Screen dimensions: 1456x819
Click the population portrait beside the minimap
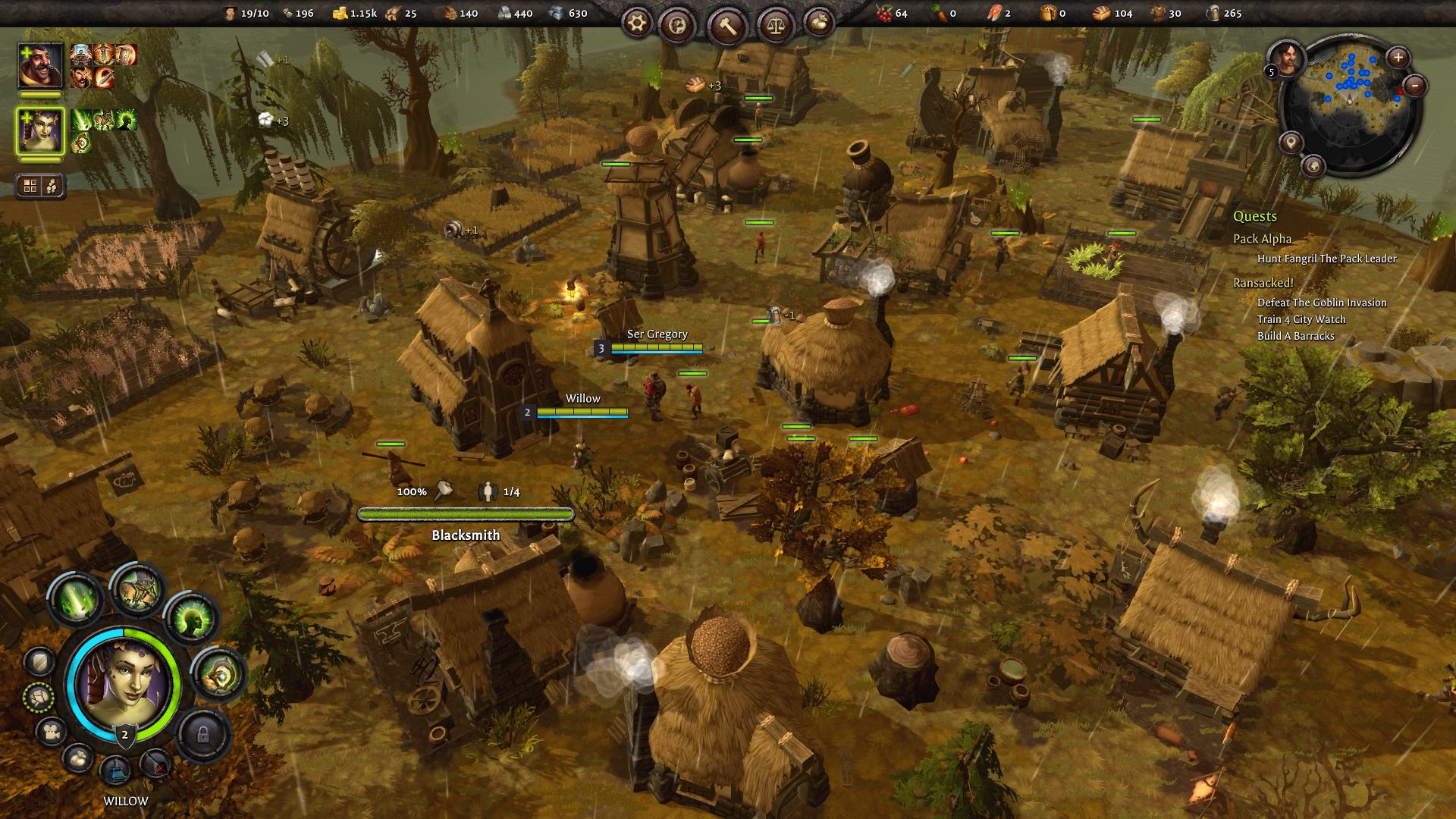[x=1284, y=57]
